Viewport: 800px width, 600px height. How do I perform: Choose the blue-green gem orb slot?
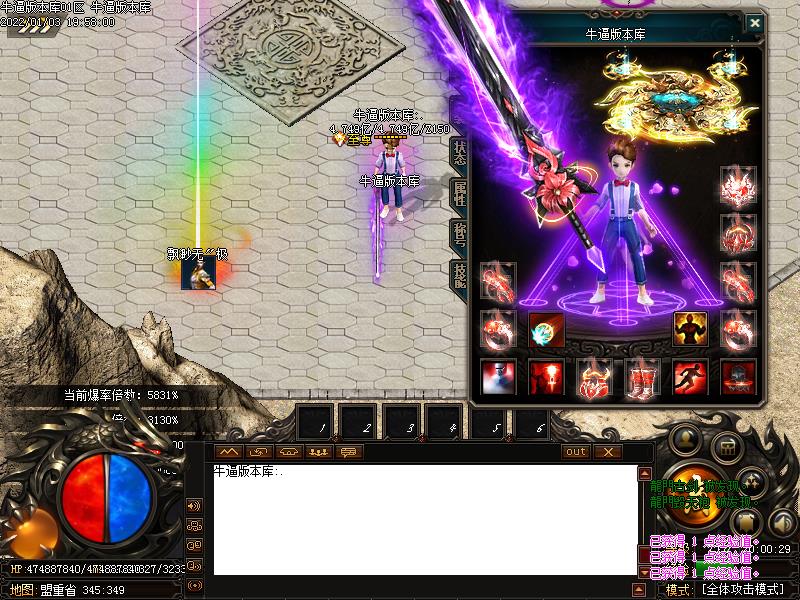tap(546, 329)
